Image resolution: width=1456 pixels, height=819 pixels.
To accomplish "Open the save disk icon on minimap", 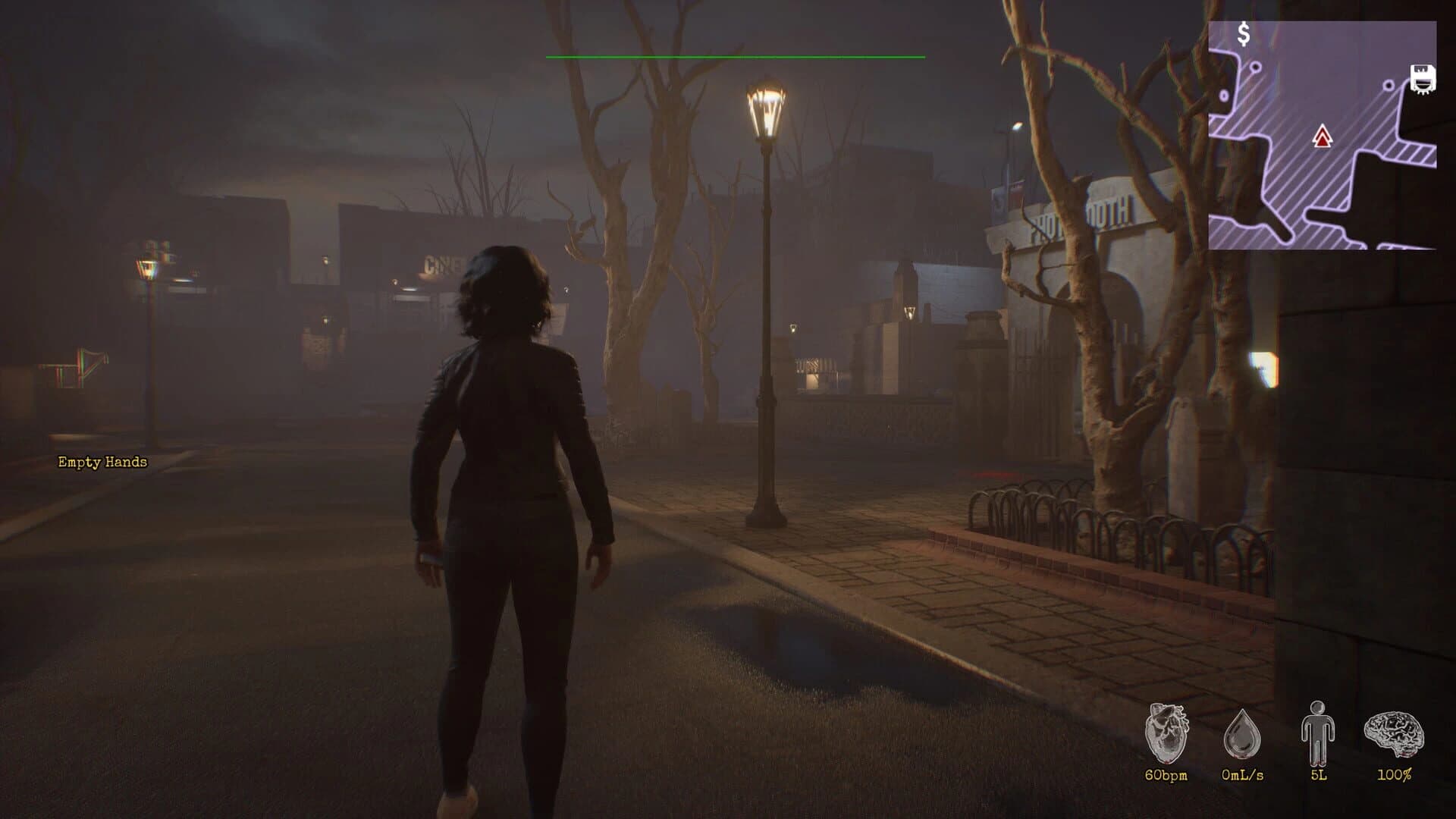I will (1422, 78).
